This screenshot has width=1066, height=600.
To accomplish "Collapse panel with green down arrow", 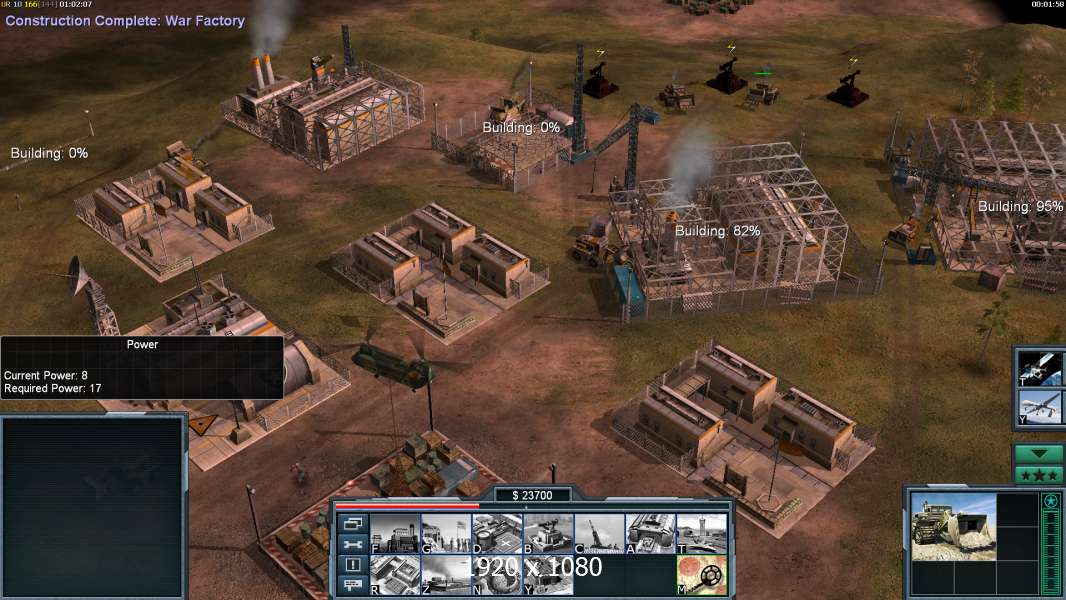I will click(1038, 454).
